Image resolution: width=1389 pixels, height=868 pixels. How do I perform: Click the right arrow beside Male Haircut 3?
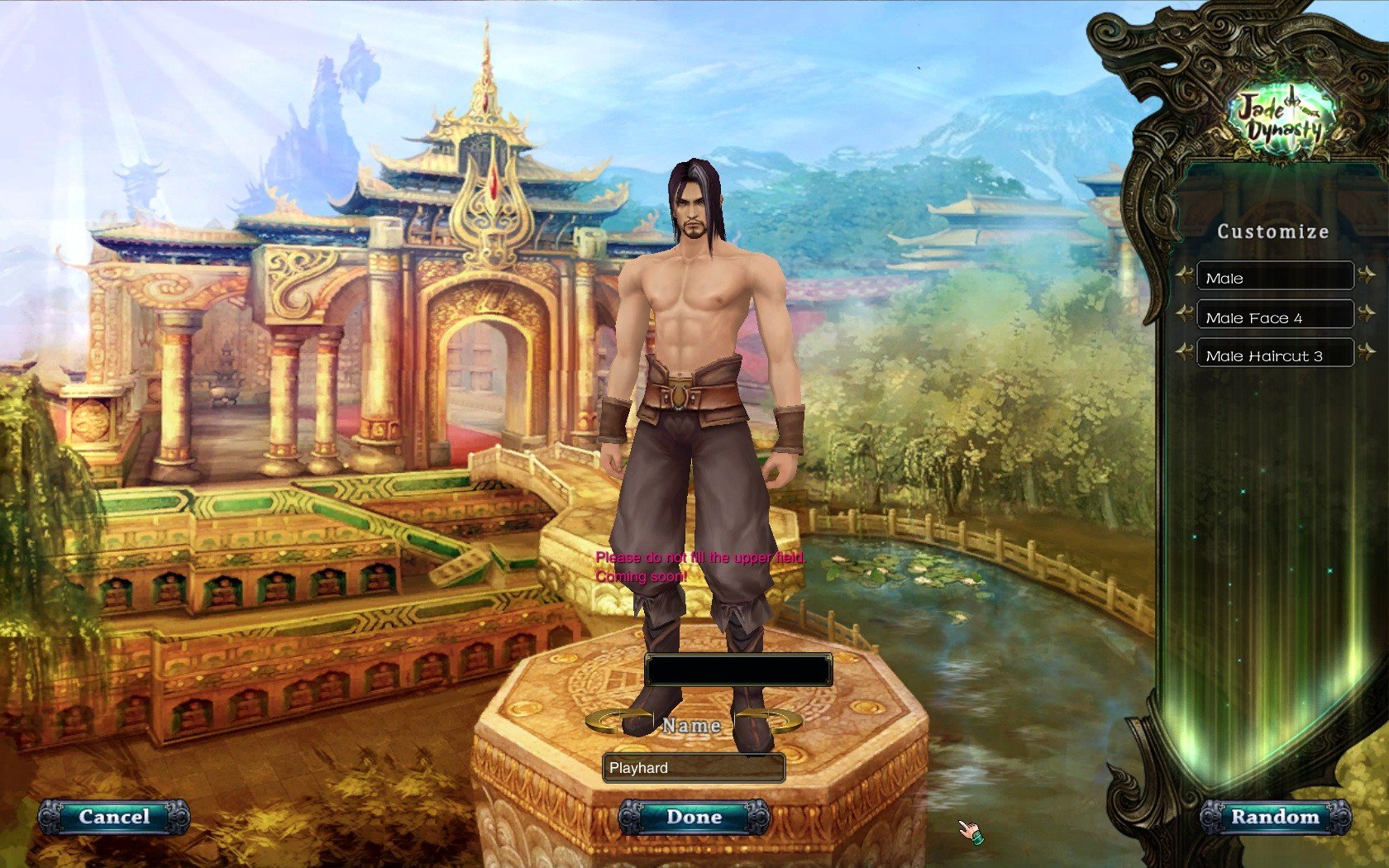coord(1369,353)
